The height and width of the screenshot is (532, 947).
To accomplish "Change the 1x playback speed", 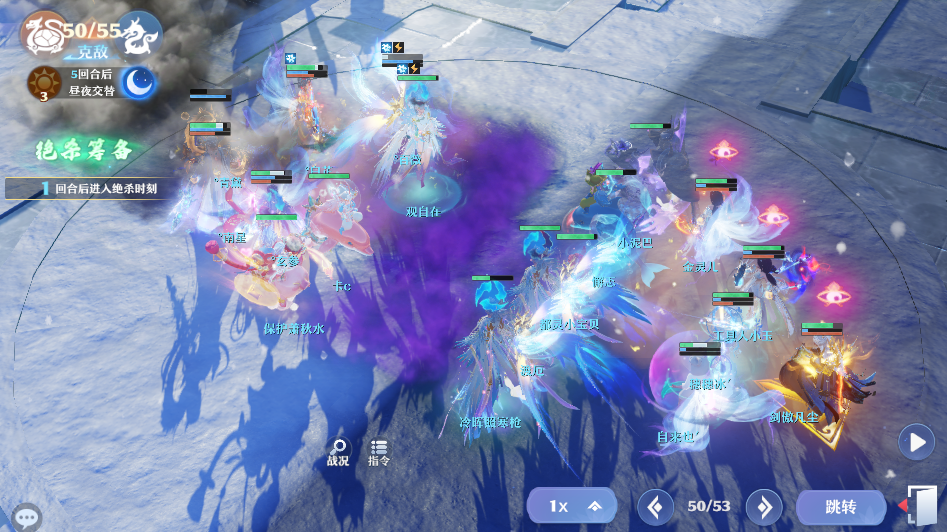I will click(x=572, y=507).
